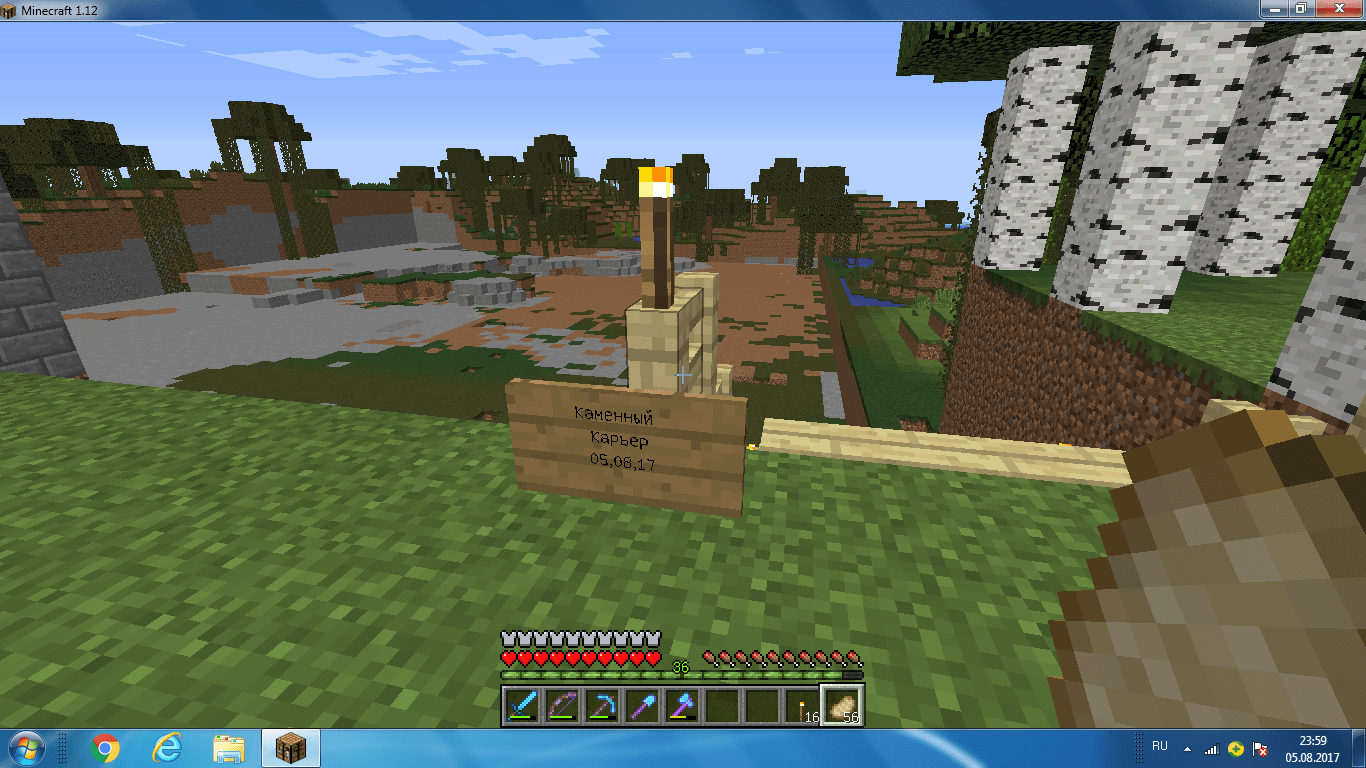Image resolution: width=1366 pixels, height=768 pixels.
Task: Click the baked potato stack of 56
Action: (843, 705)
